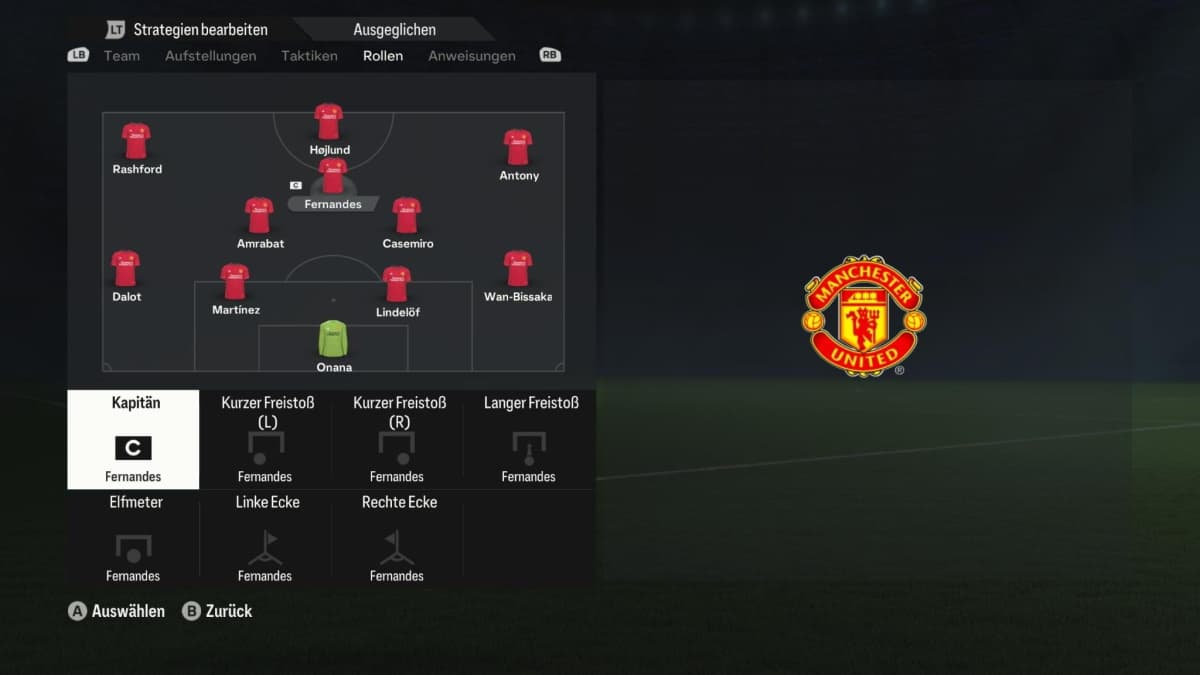This screenshot has width=1200, height=675.
Task: Show the Anweisungen tab
Action: coord(472,56)
